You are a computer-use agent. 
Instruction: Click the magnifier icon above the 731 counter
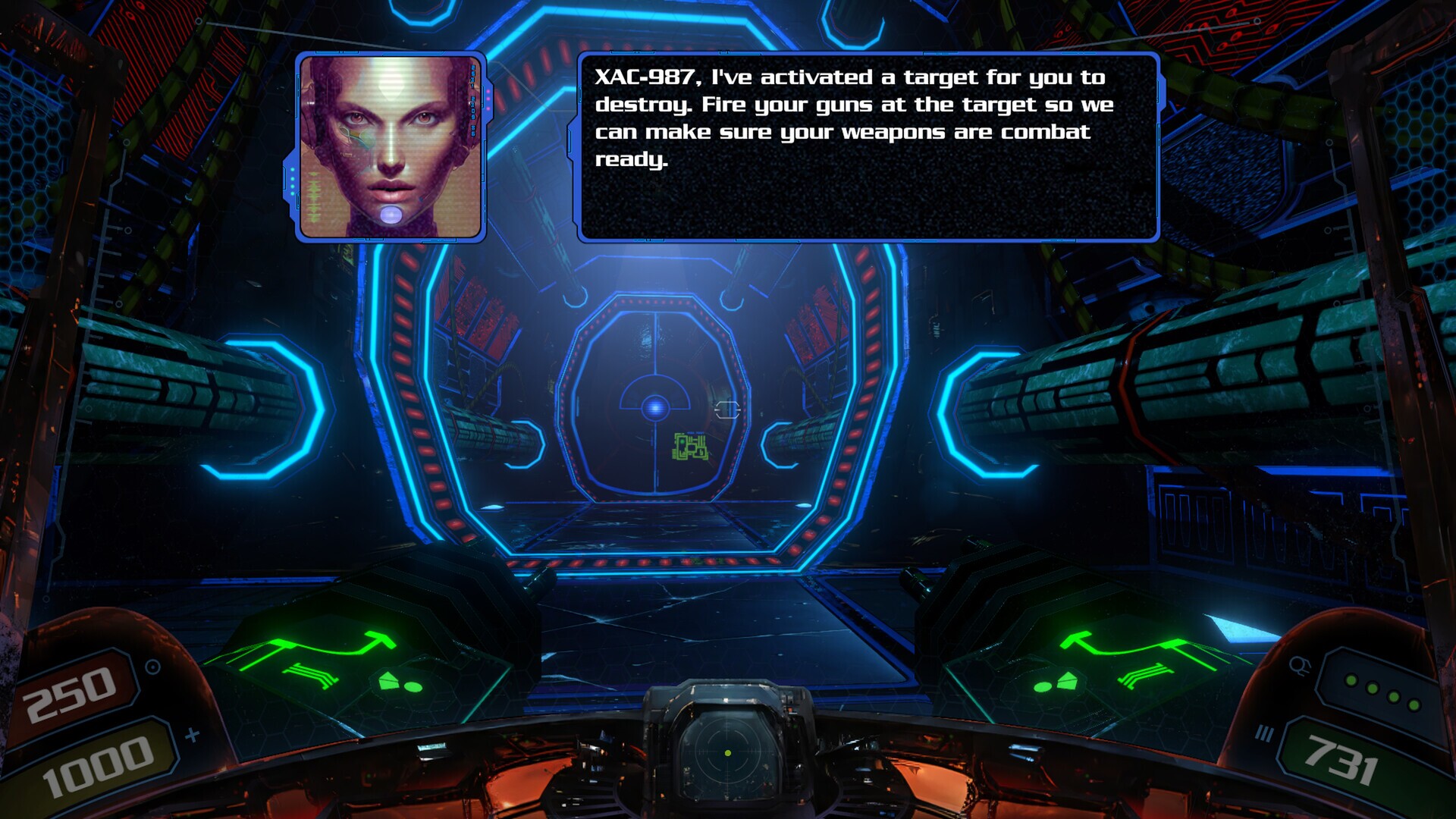[x=1300, y=665]
